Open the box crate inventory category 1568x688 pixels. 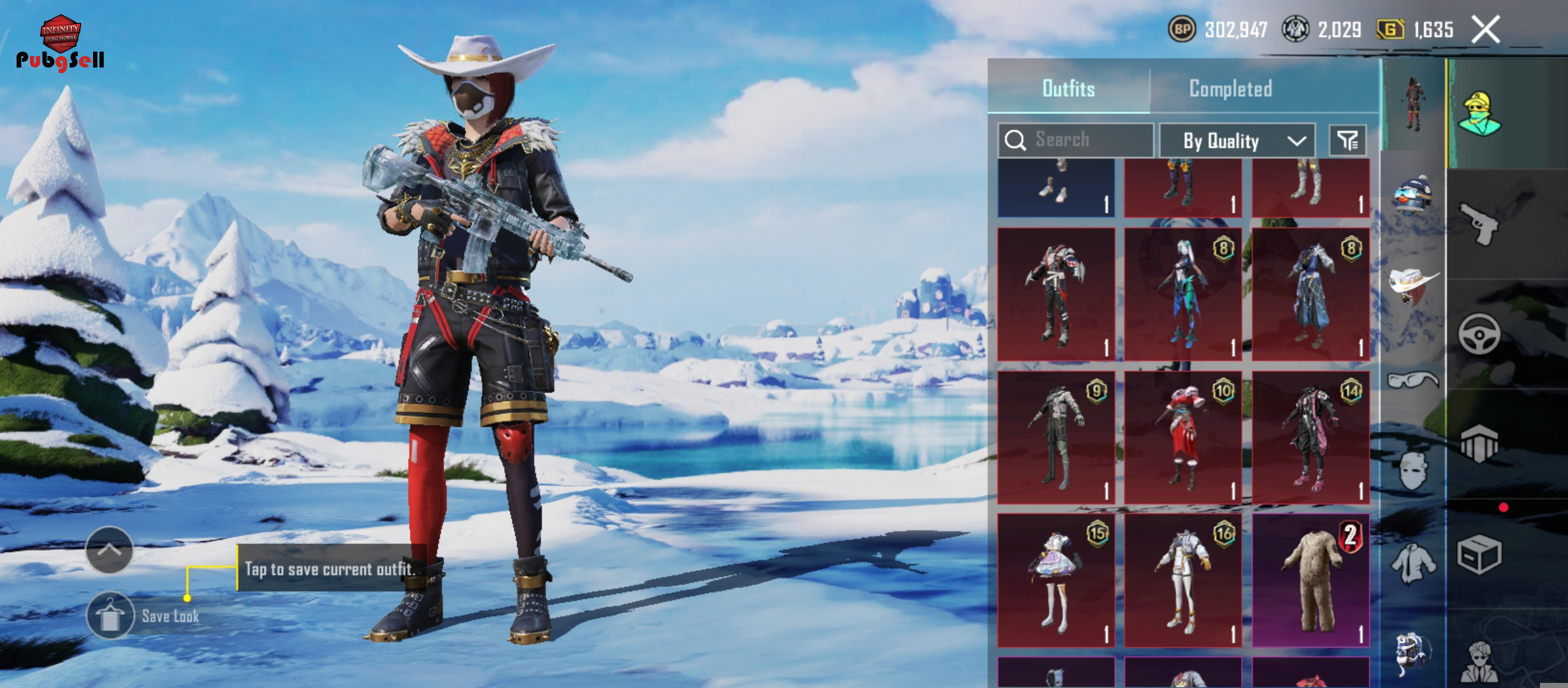coord(1479,554)
